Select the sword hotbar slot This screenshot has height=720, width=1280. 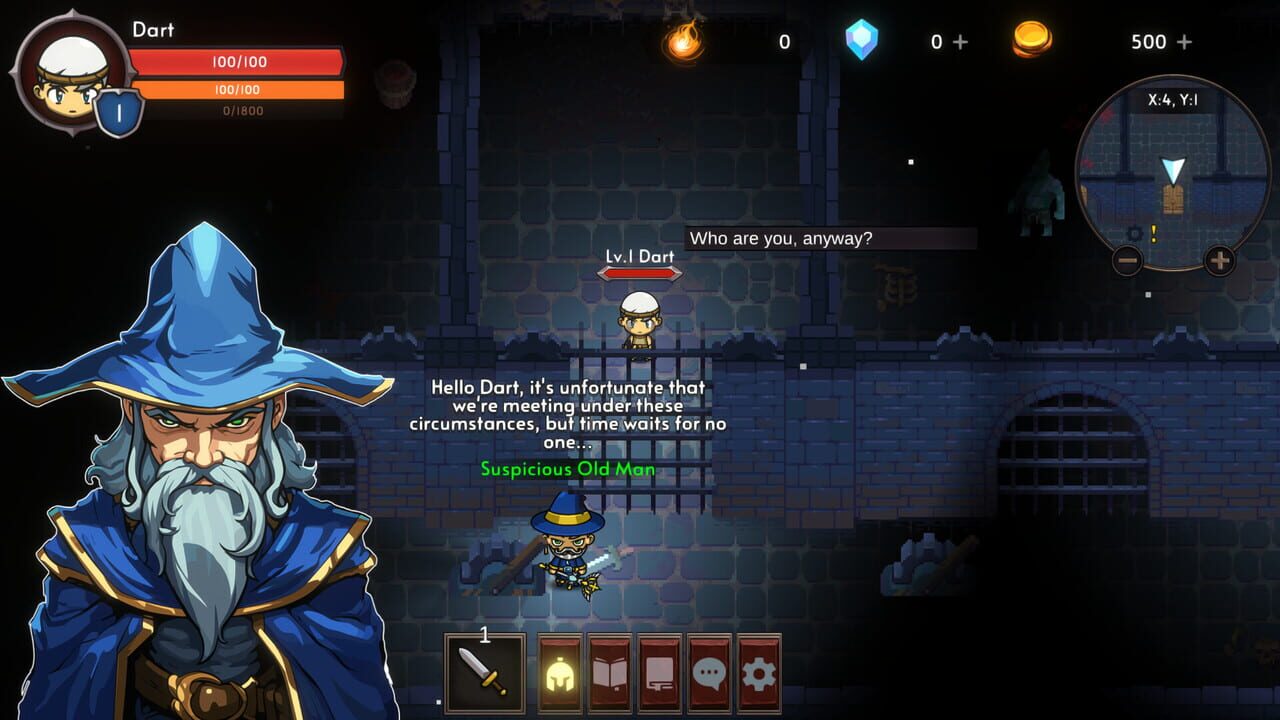point(485,672)
